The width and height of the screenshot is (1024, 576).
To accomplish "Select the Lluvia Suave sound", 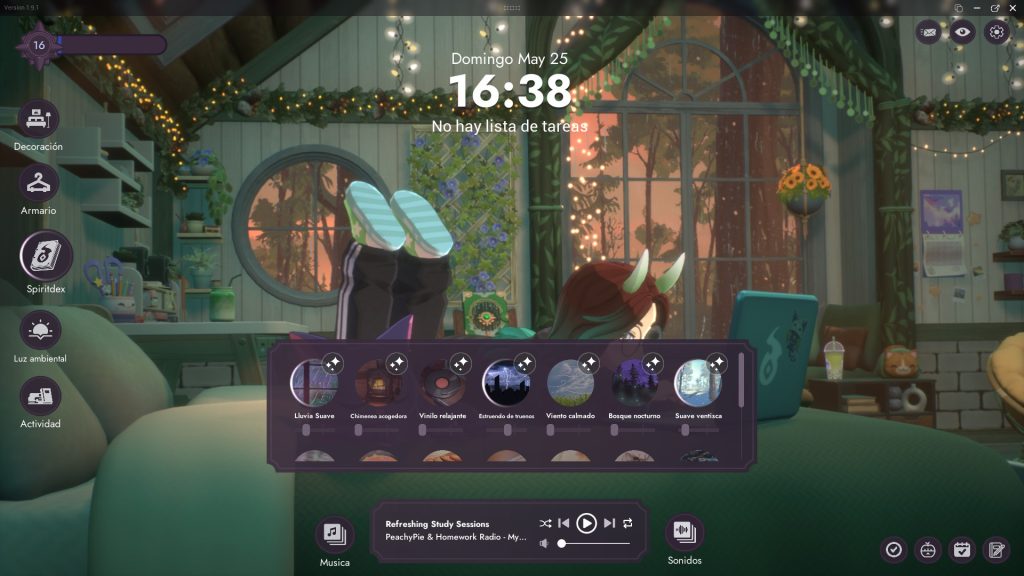I will [x=314, y=383].
